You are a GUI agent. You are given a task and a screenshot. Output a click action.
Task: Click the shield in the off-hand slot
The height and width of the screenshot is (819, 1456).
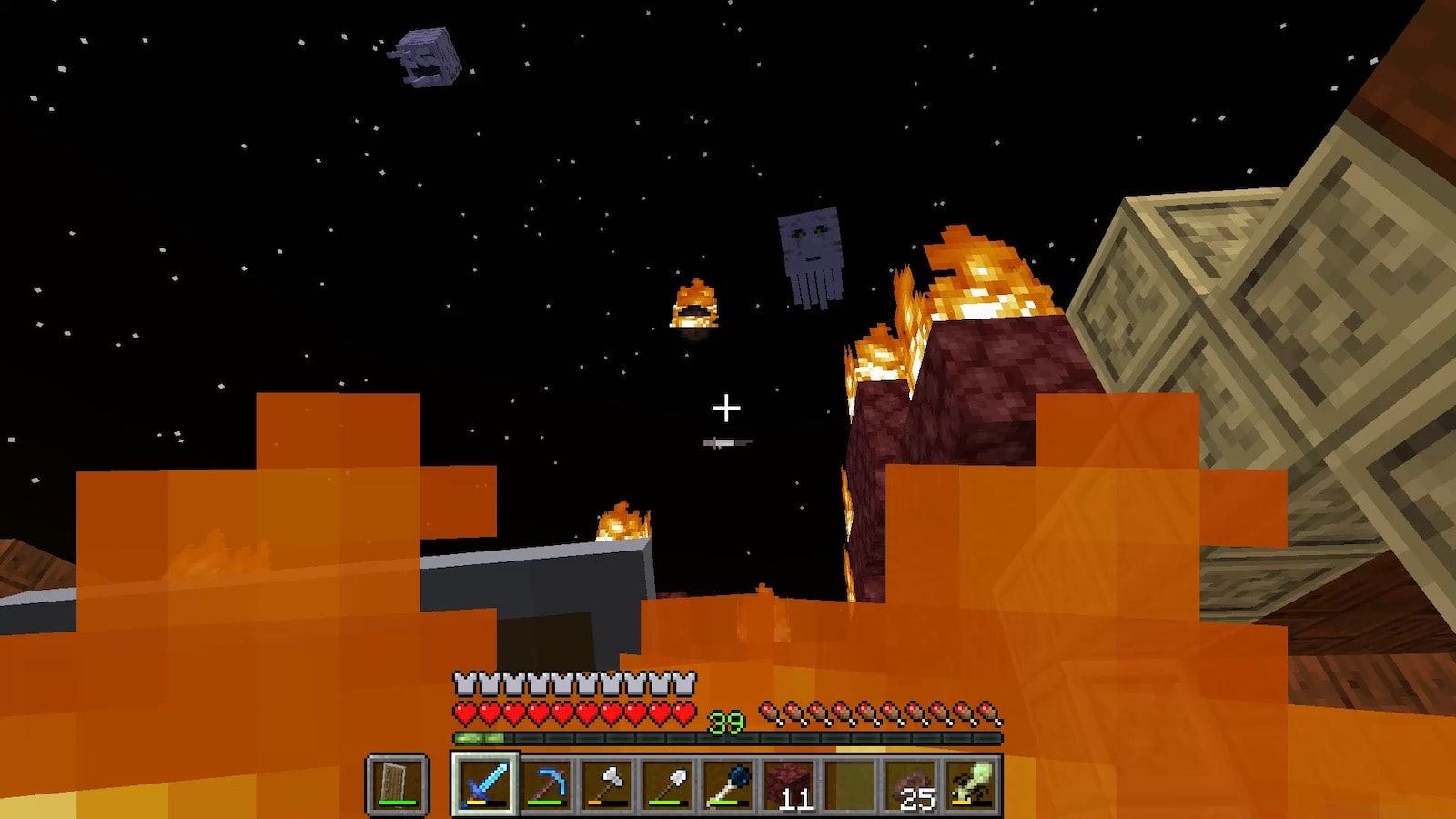click(397, 784)
